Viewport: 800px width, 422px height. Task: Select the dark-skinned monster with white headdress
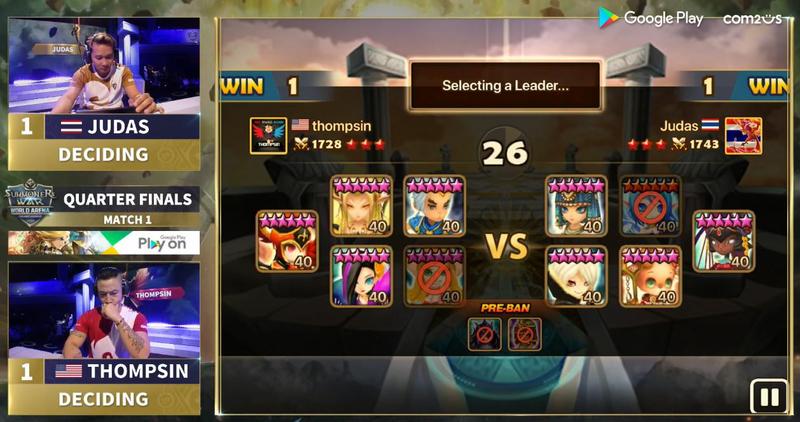click(724, 241)
